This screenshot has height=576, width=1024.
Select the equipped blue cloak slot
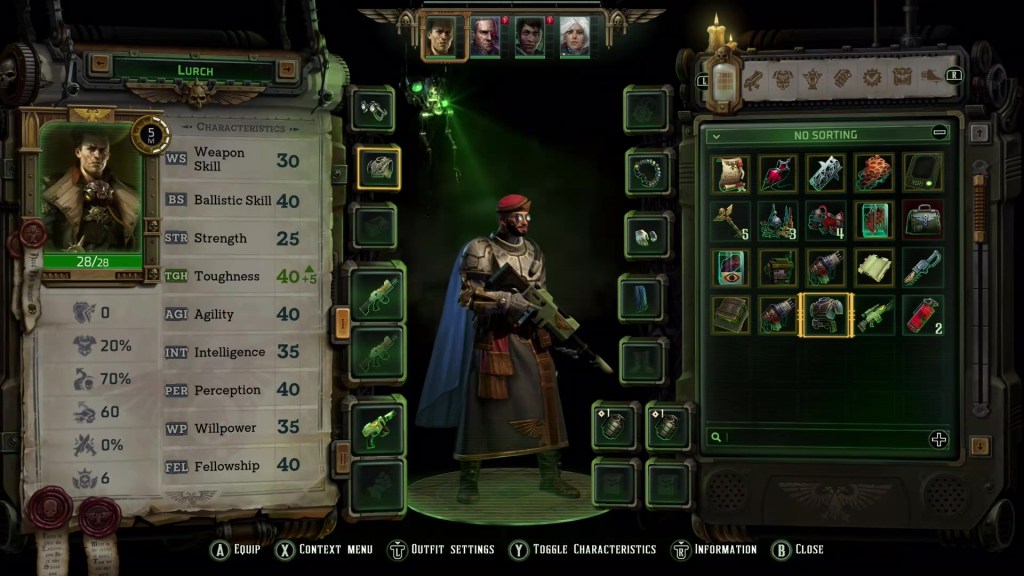click(645, 298)
